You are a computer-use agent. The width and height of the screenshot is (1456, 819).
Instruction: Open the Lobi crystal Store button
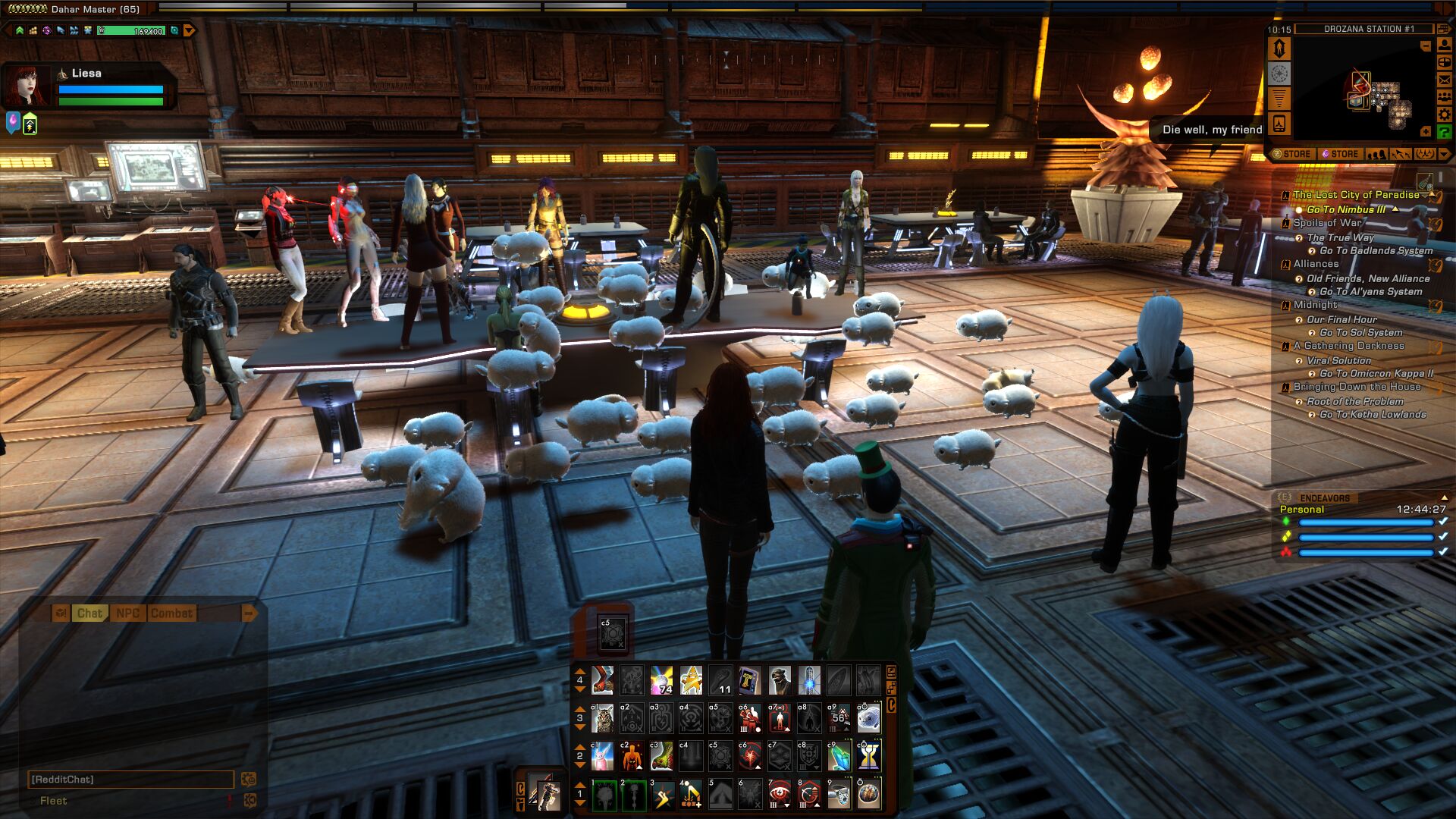coord(1341,154)
